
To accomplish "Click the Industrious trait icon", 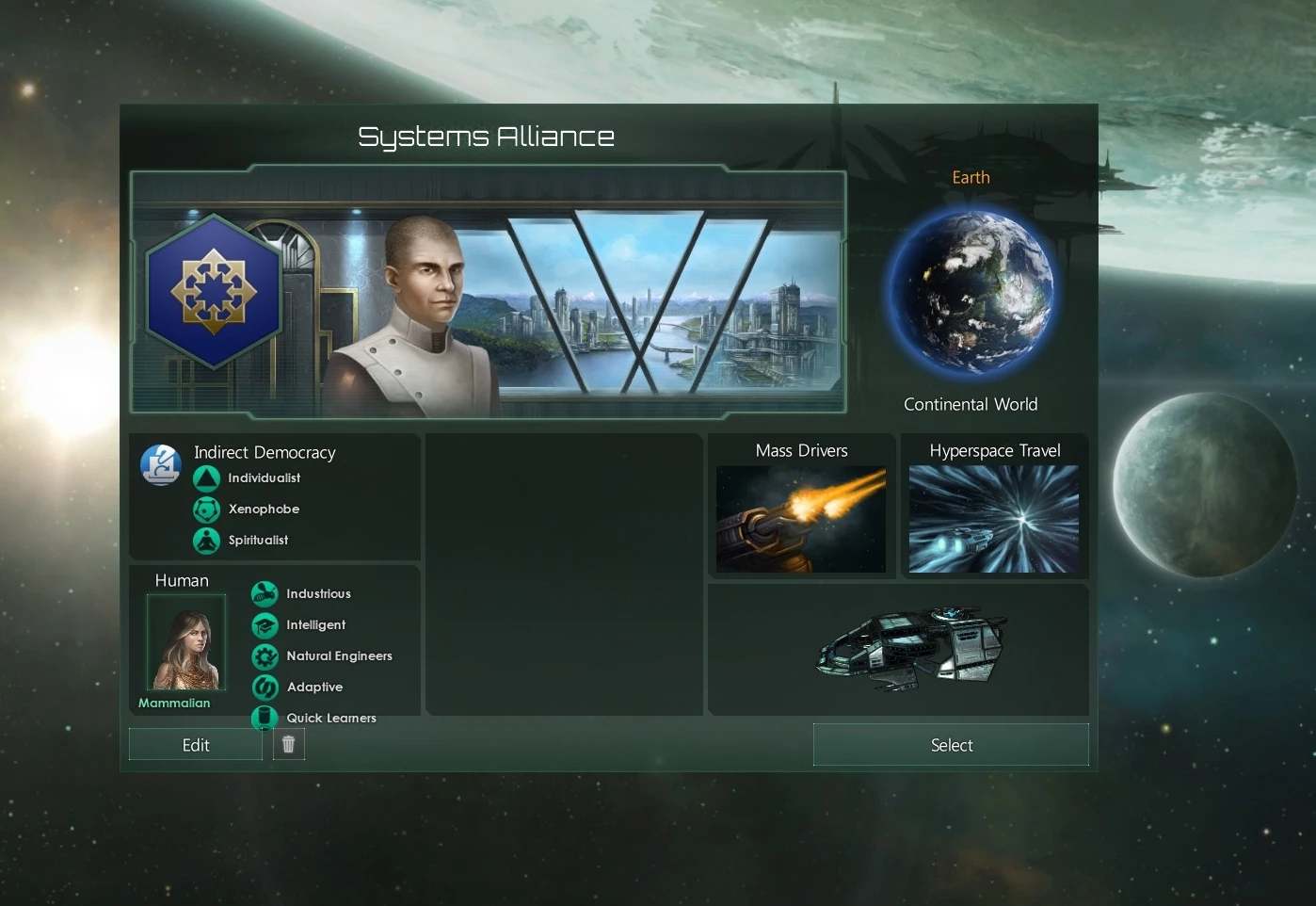I will point(264,593).
